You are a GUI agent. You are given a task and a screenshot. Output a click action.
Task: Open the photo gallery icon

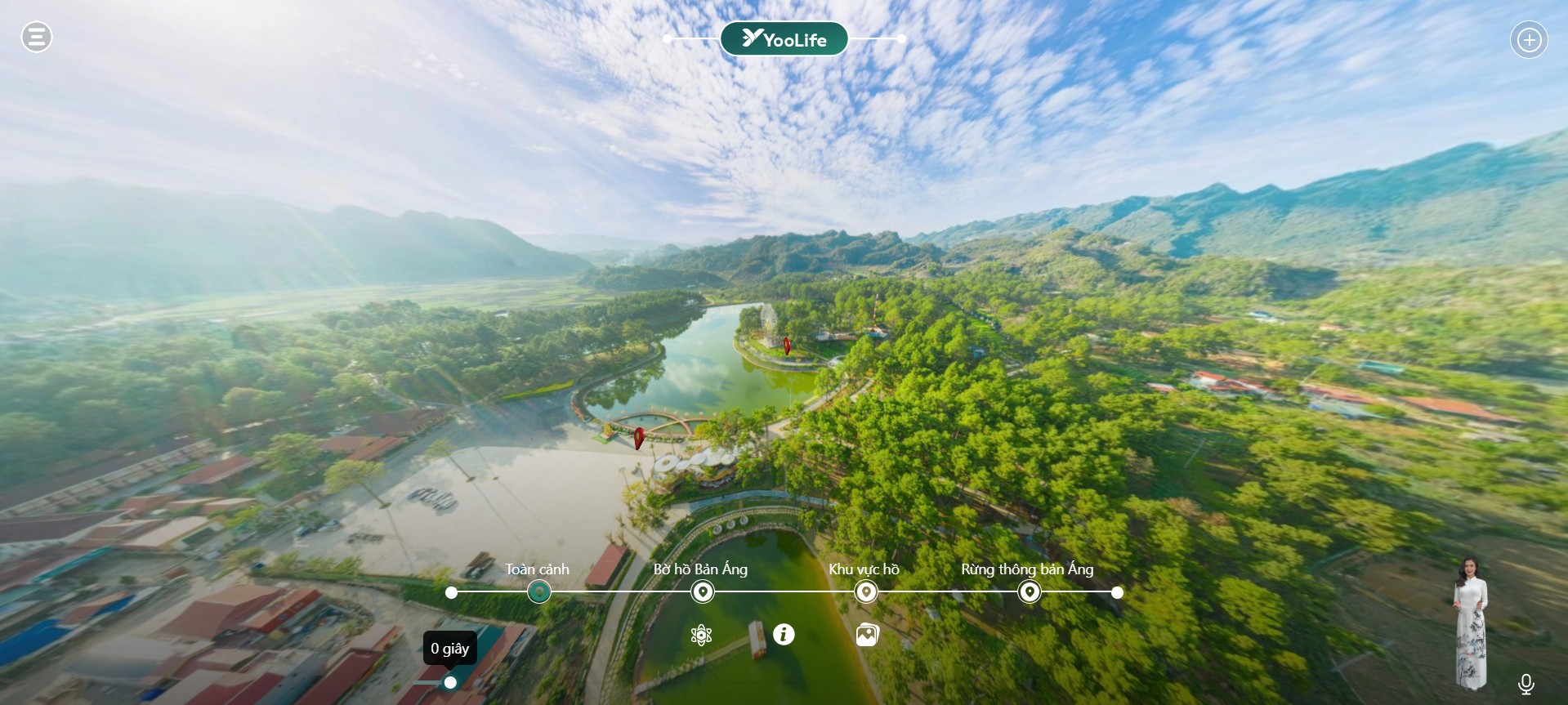[867, 635]
